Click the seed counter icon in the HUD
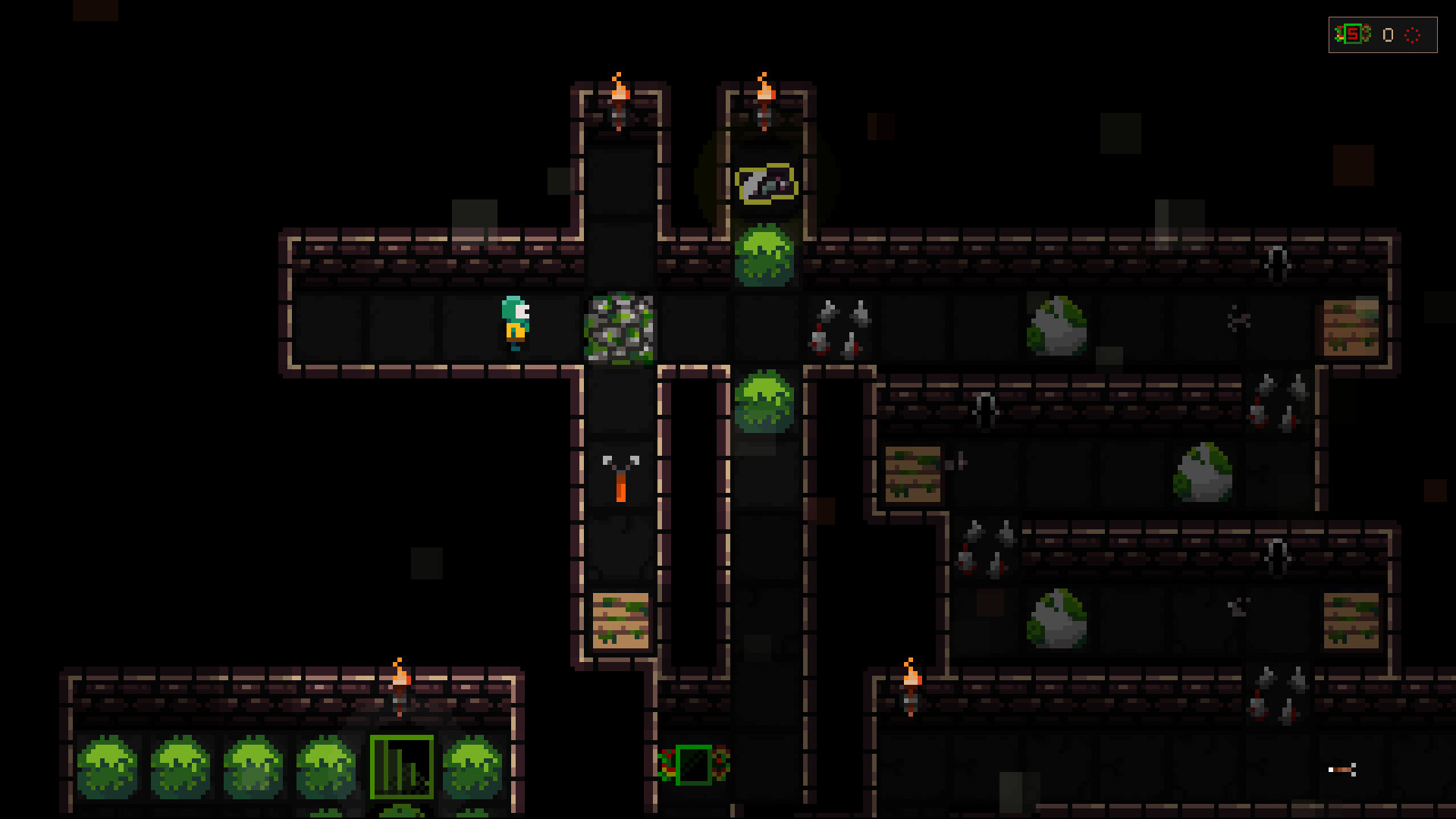 pos(1351,33)
